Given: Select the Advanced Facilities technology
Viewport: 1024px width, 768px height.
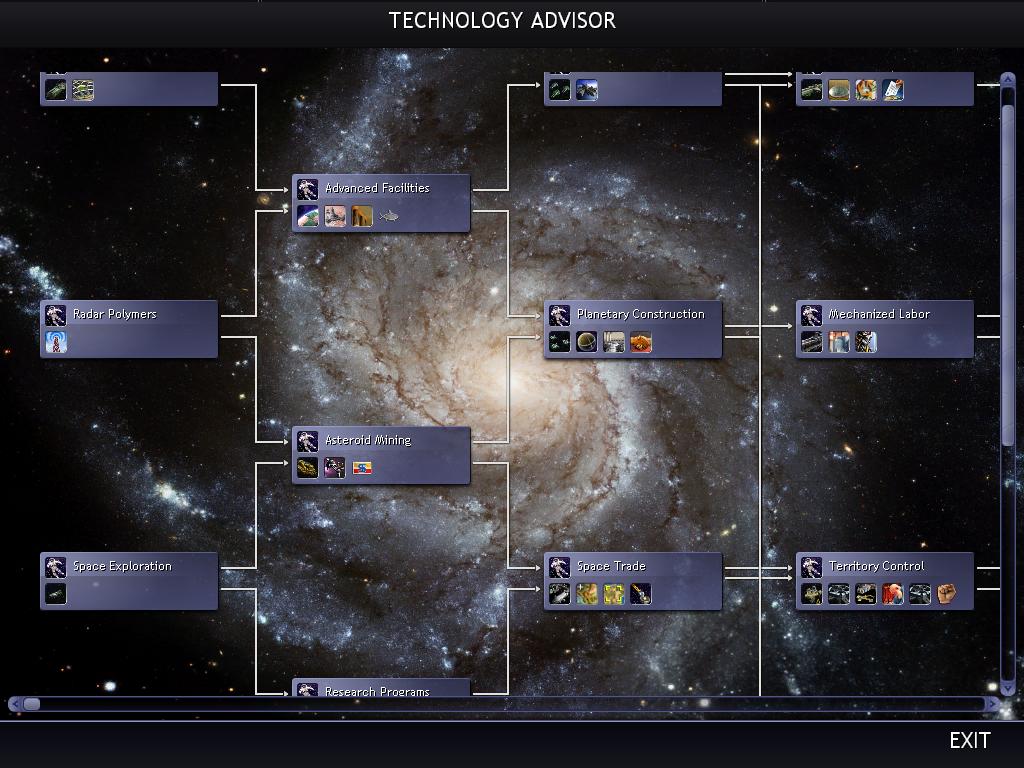Looking at the screenshot, I should point(377,188).
